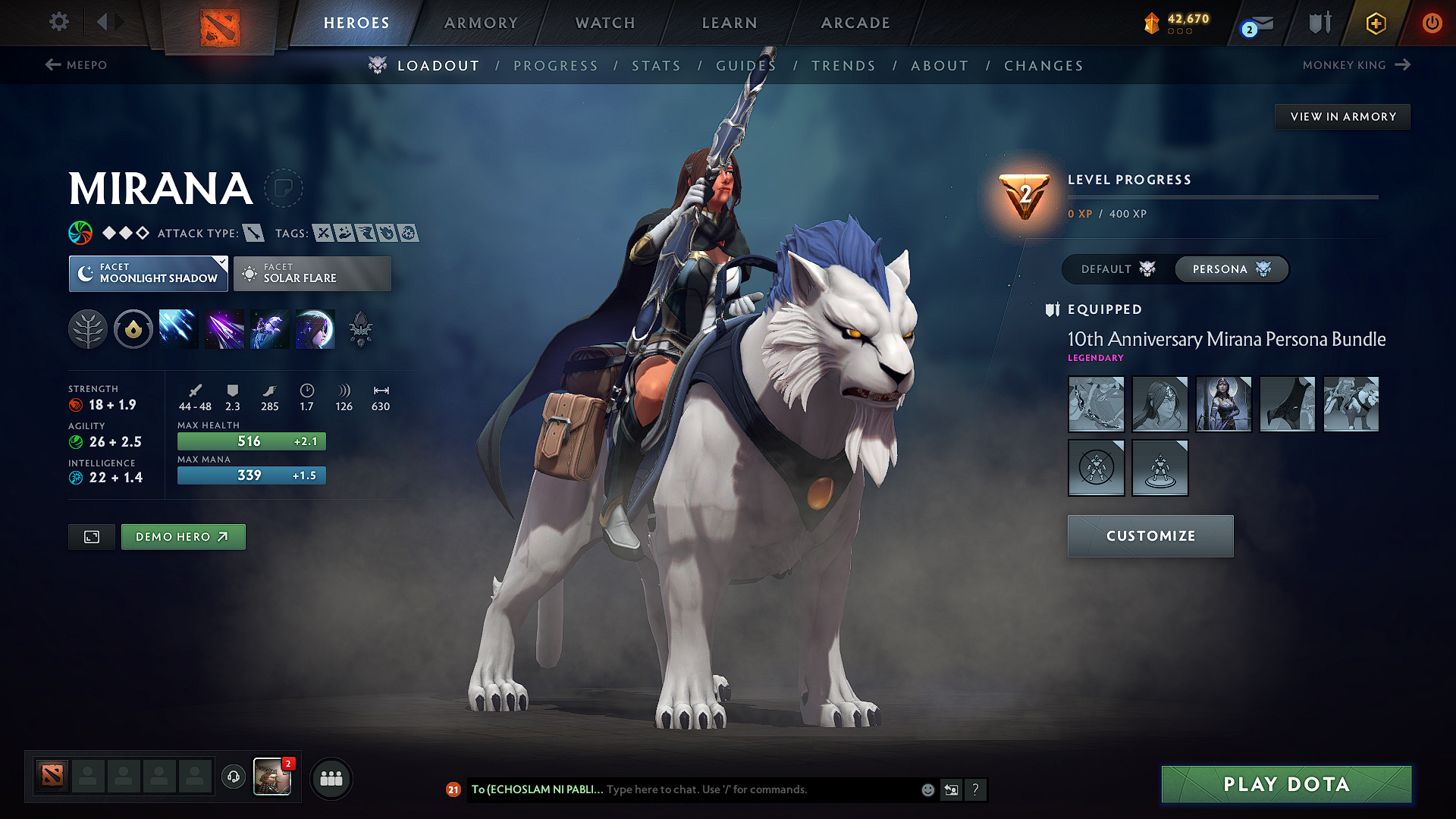Enable the Persona appearance option
Screen dimensions: 1456x819
1231,269
